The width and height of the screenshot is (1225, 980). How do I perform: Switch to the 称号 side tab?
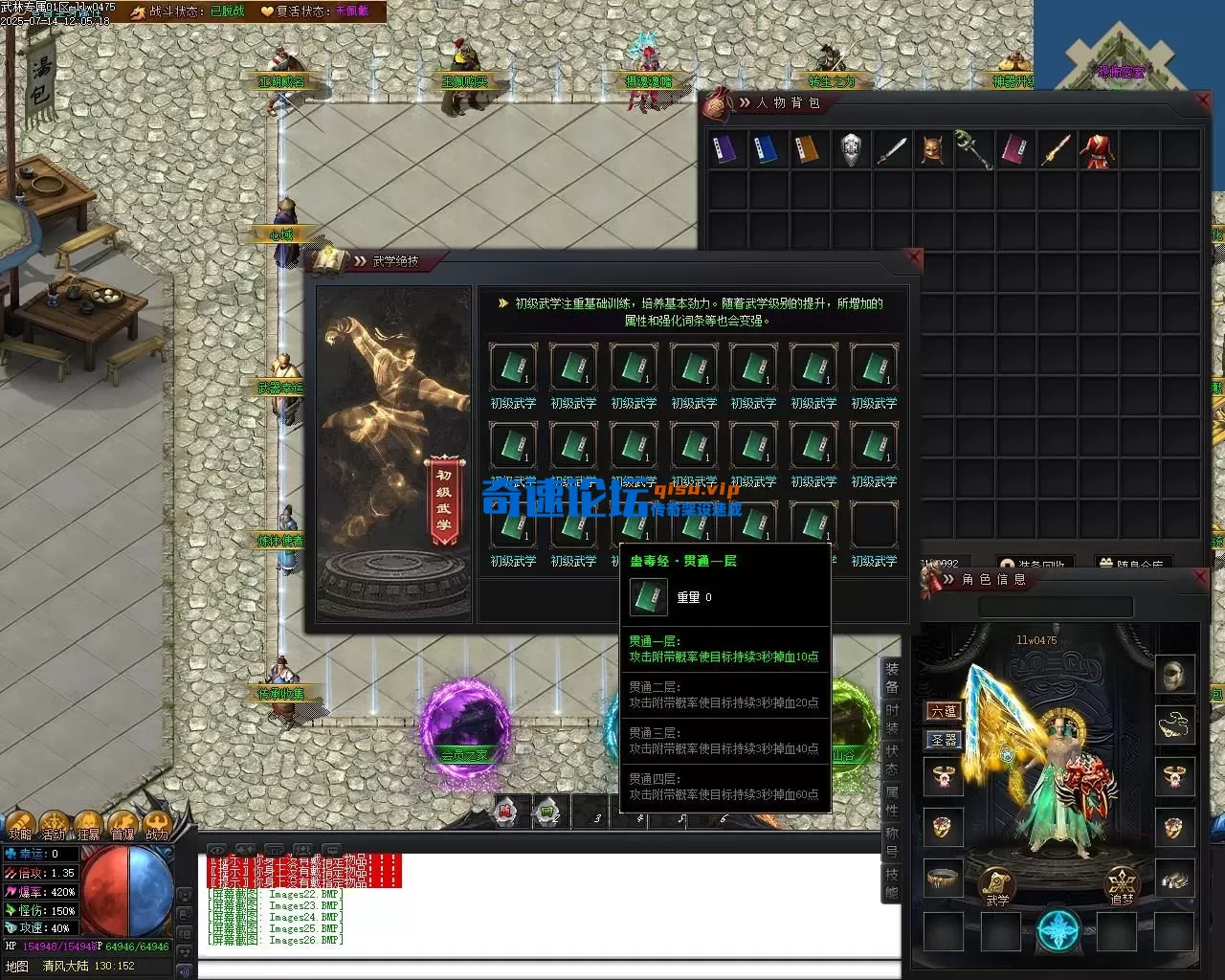pyautogui.click(x=892, y=842)
